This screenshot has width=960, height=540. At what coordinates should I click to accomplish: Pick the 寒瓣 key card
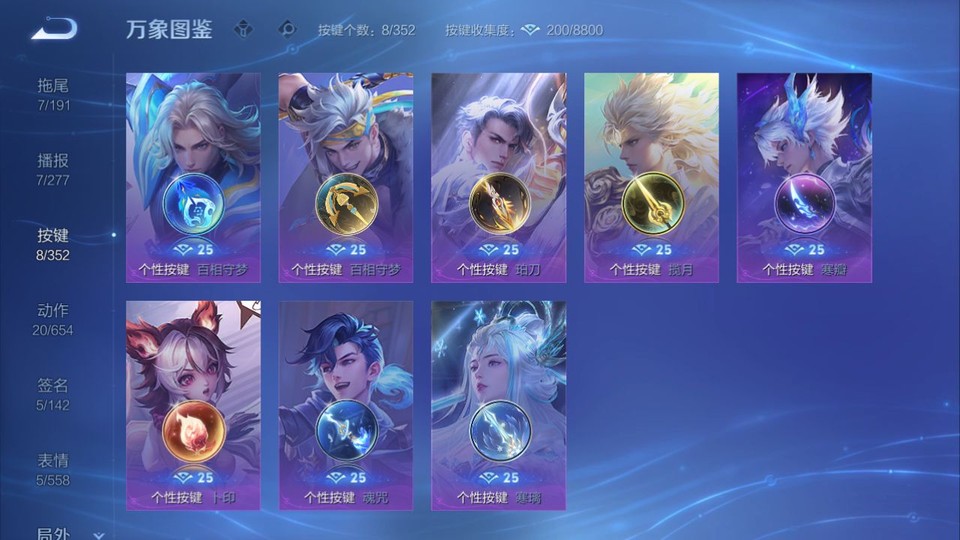click(804, 177)
